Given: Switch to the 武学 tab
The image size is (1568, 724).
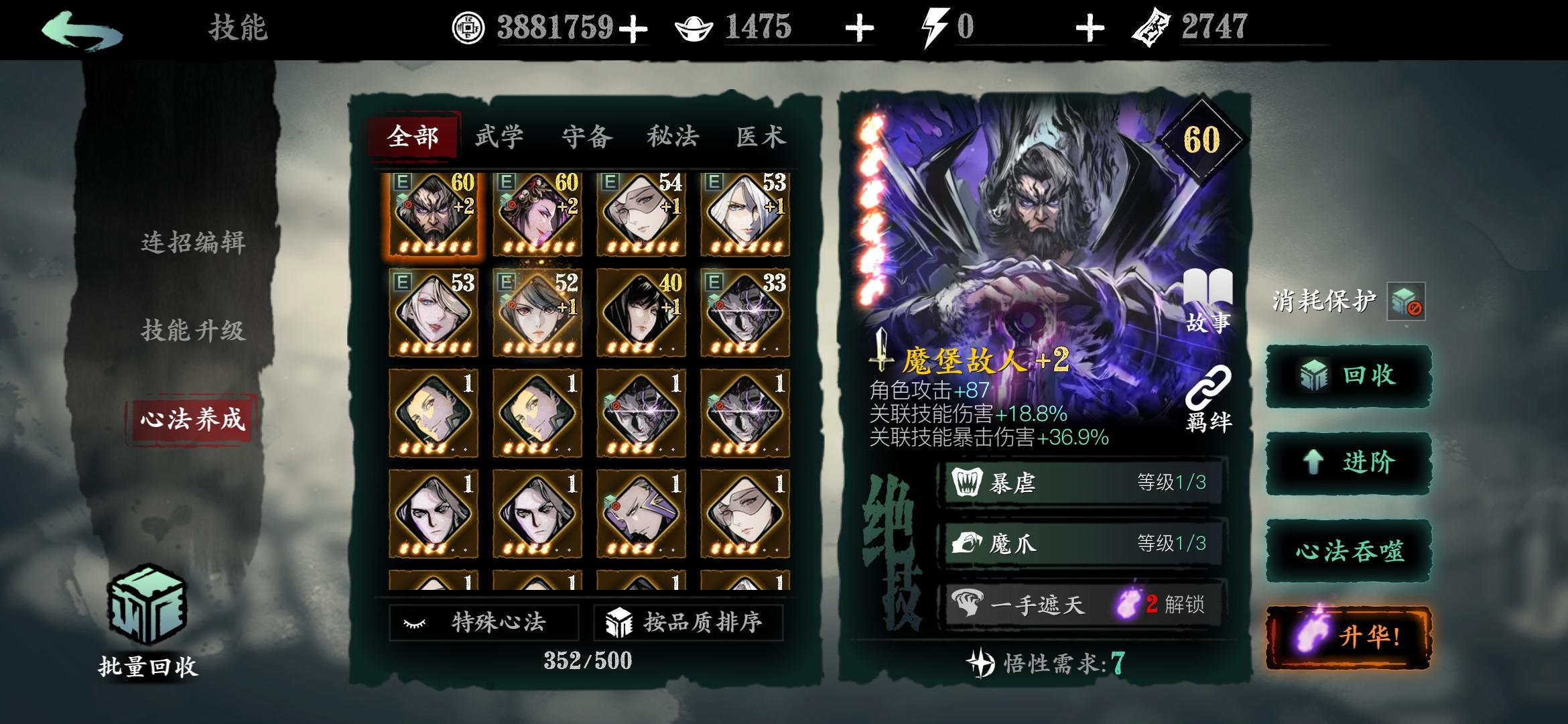Looking at the screenshot, I should point(500,136).
